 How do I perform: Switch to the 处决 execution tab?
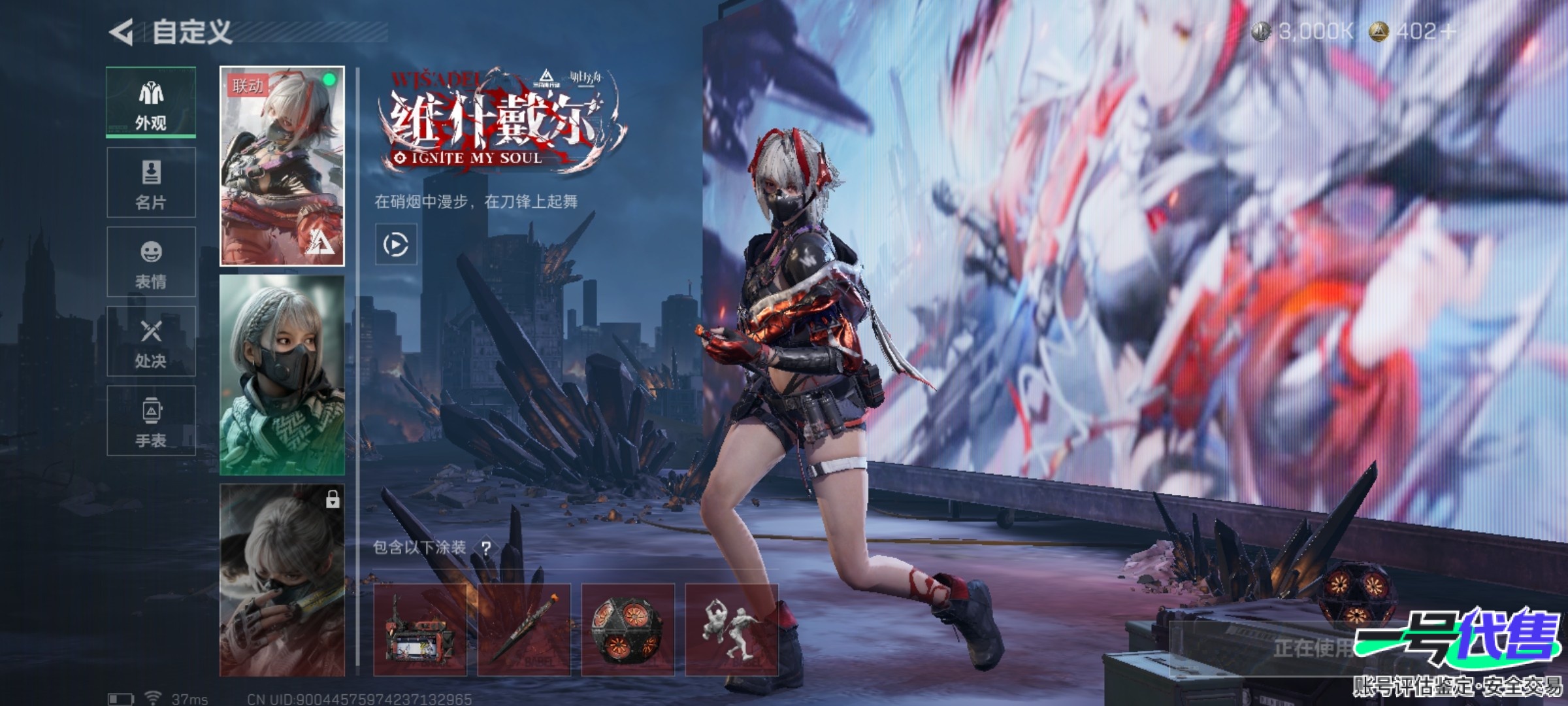[151, 341]
